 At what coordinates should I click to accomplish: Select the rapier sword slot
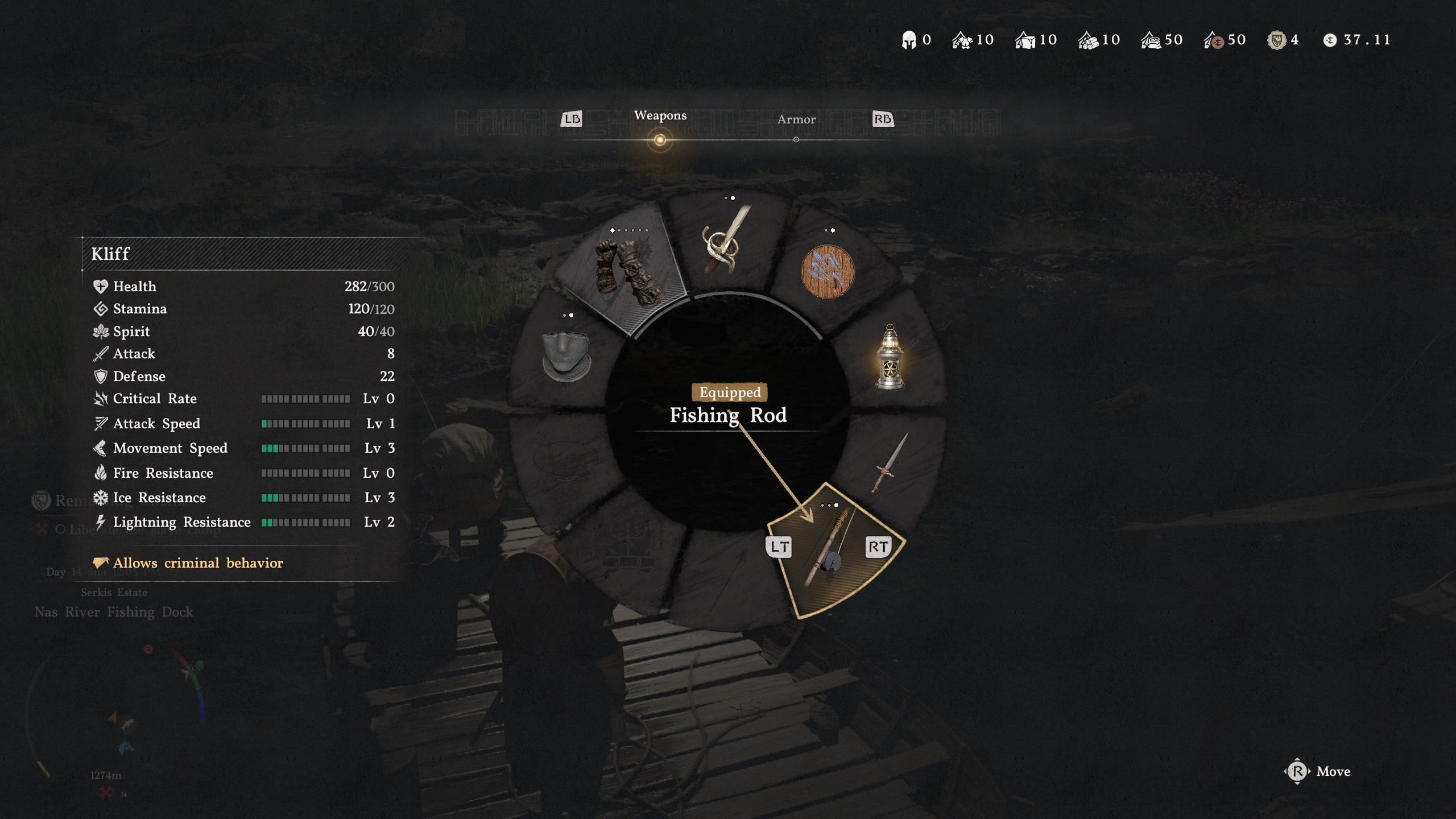click(727, 241)
